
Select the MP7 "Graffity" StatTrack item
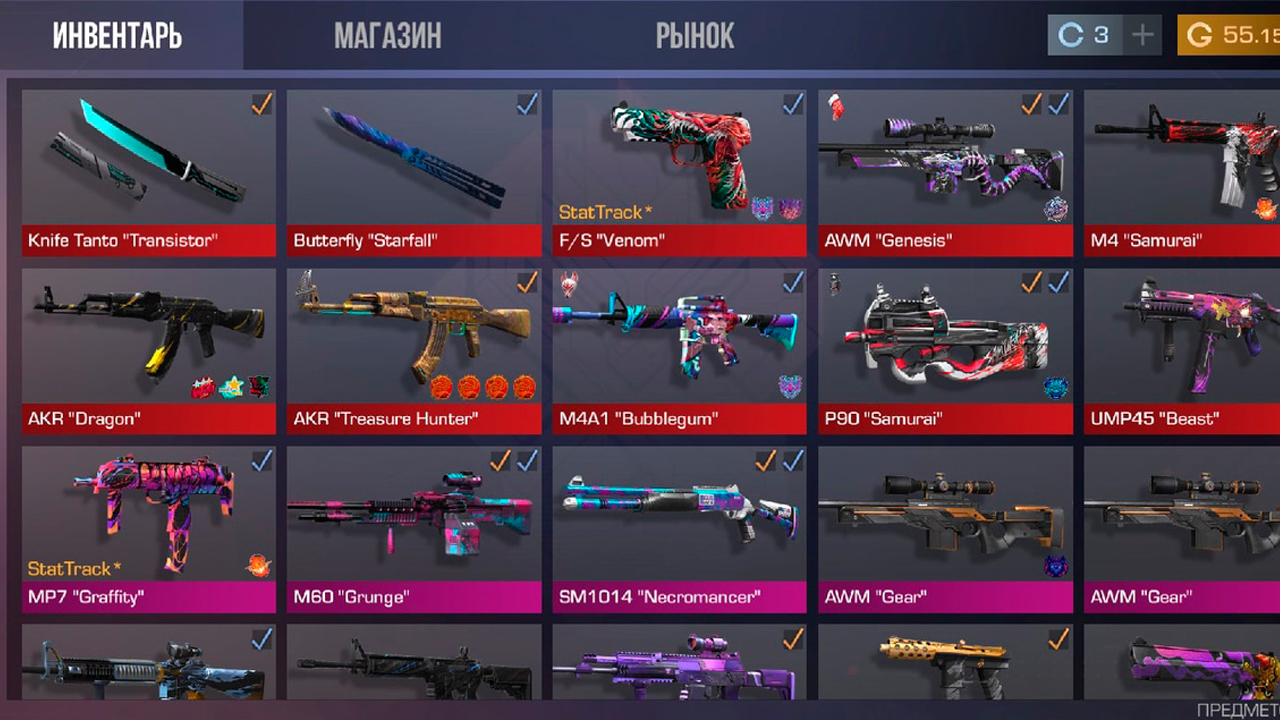click(x=149, y=528)
